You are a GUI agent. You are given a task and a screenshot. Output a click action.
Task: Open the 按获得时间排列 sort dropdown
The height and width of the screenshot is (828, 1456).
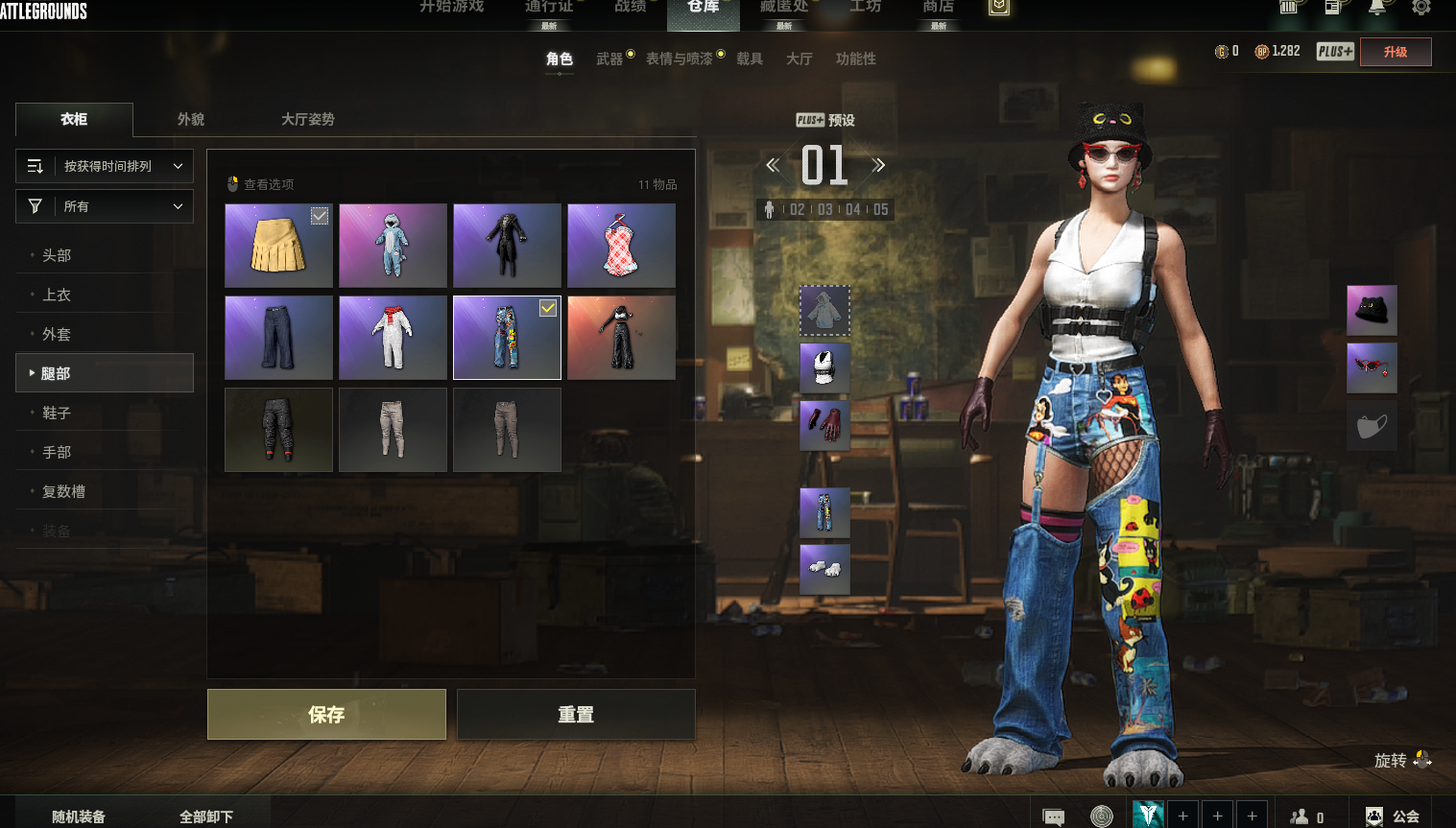point(105,166)
